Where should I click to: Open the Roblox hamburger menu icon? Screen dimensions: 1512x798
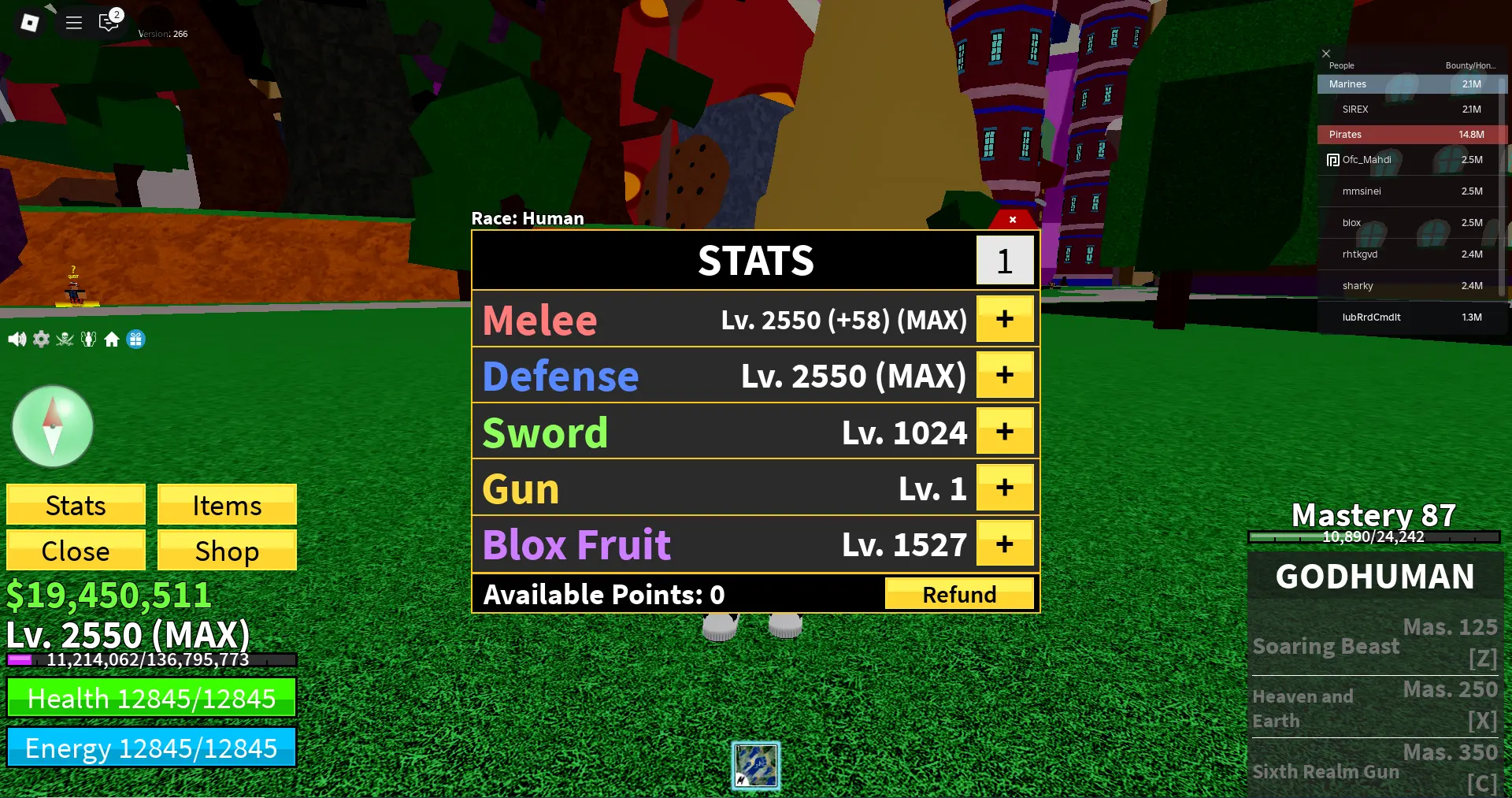pyautogui.click(x=73, y=22)
